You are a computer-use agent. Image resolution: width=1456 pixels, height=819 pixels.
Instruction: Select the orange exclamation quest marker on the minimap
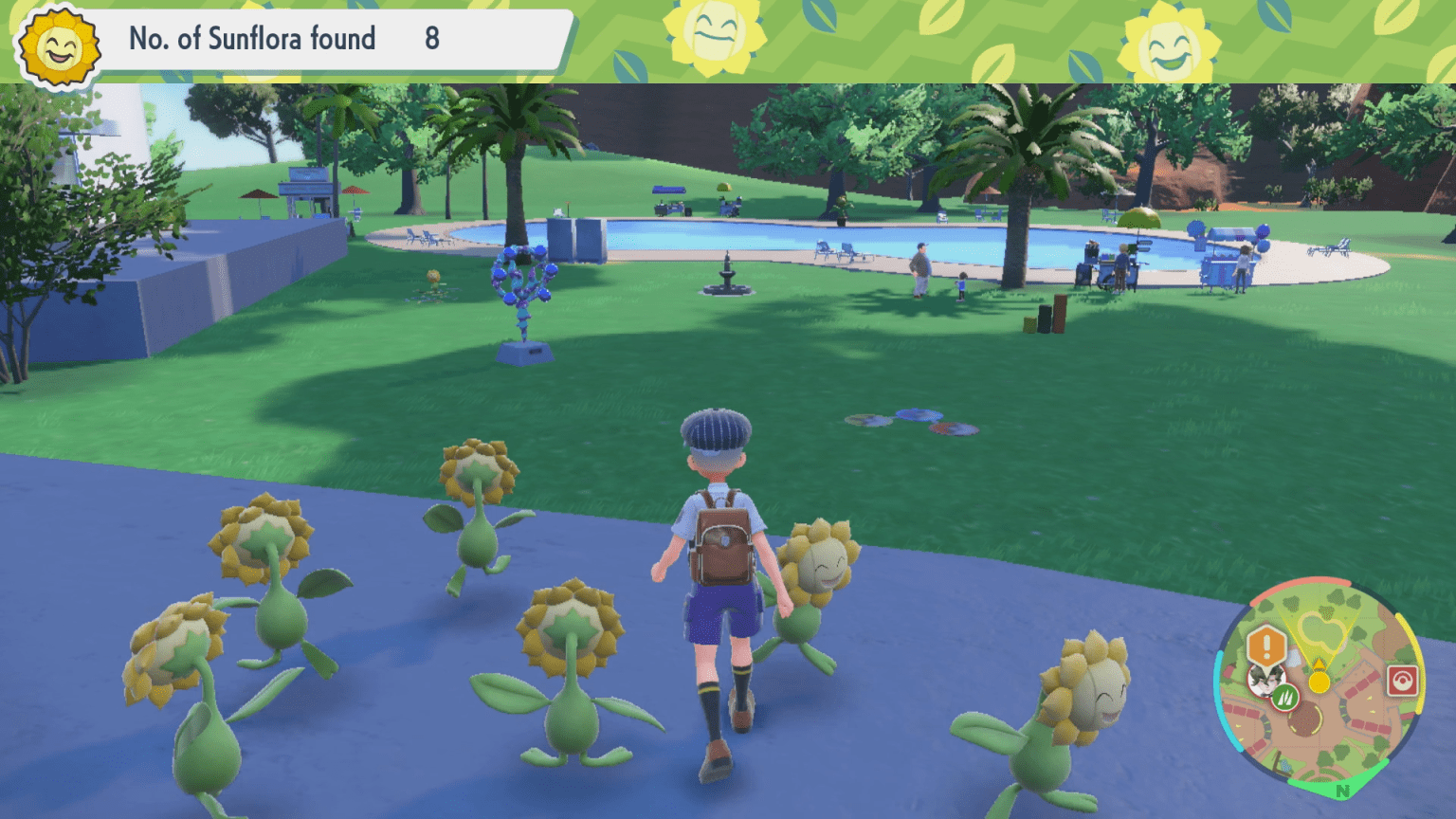pos(1266,643)
